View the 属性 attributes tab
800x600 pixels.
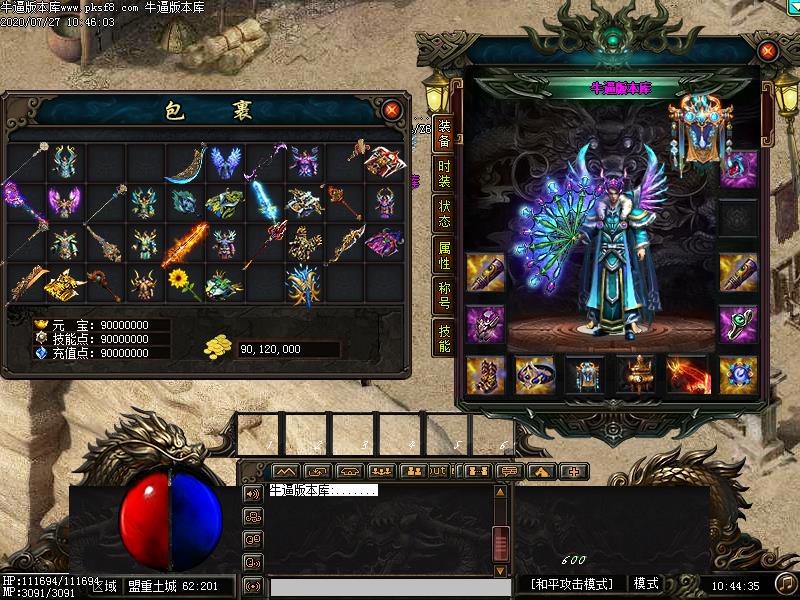444,256
